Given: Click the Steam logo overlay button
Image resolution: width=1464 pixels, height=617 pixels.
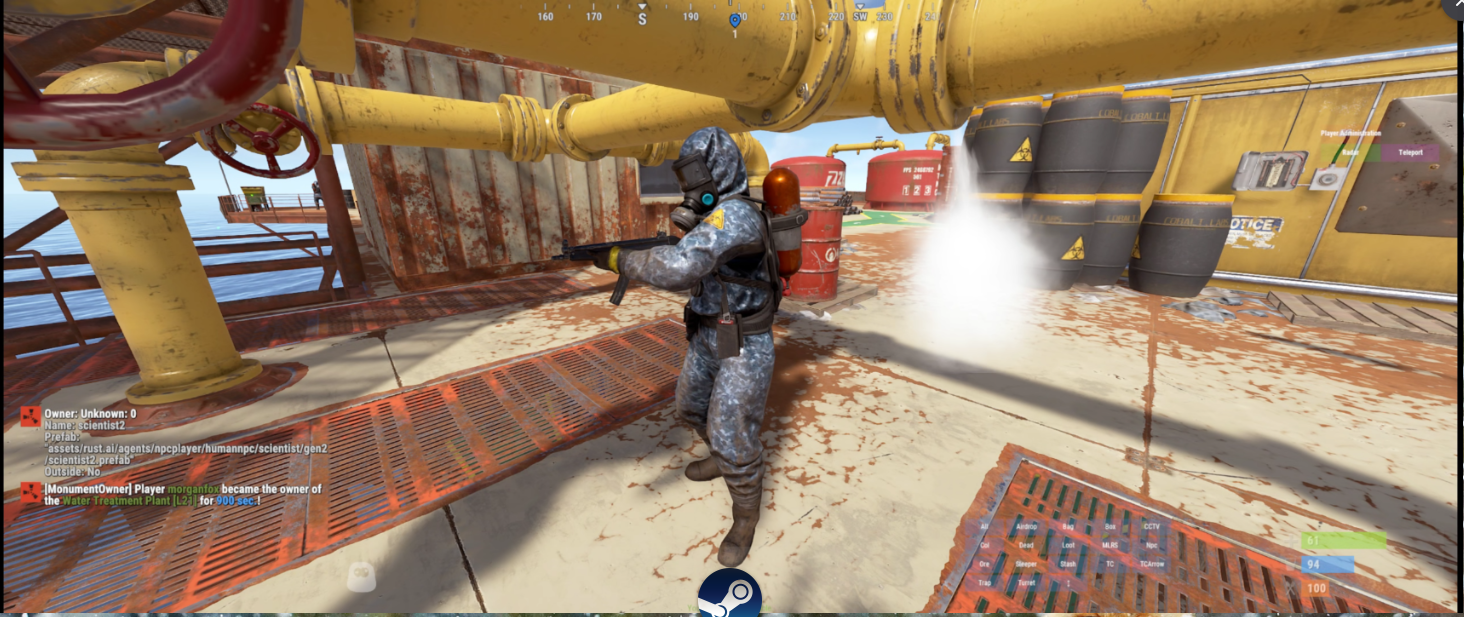Looking at the screenshot, I should (730, 594).
